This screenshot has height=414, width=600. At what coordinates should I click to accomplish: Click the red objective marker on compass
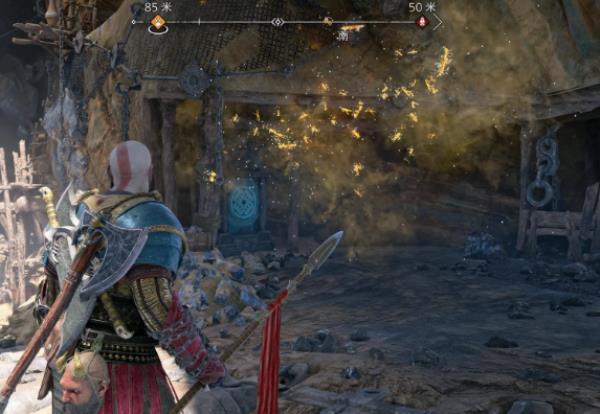click(x=422, y=21)
